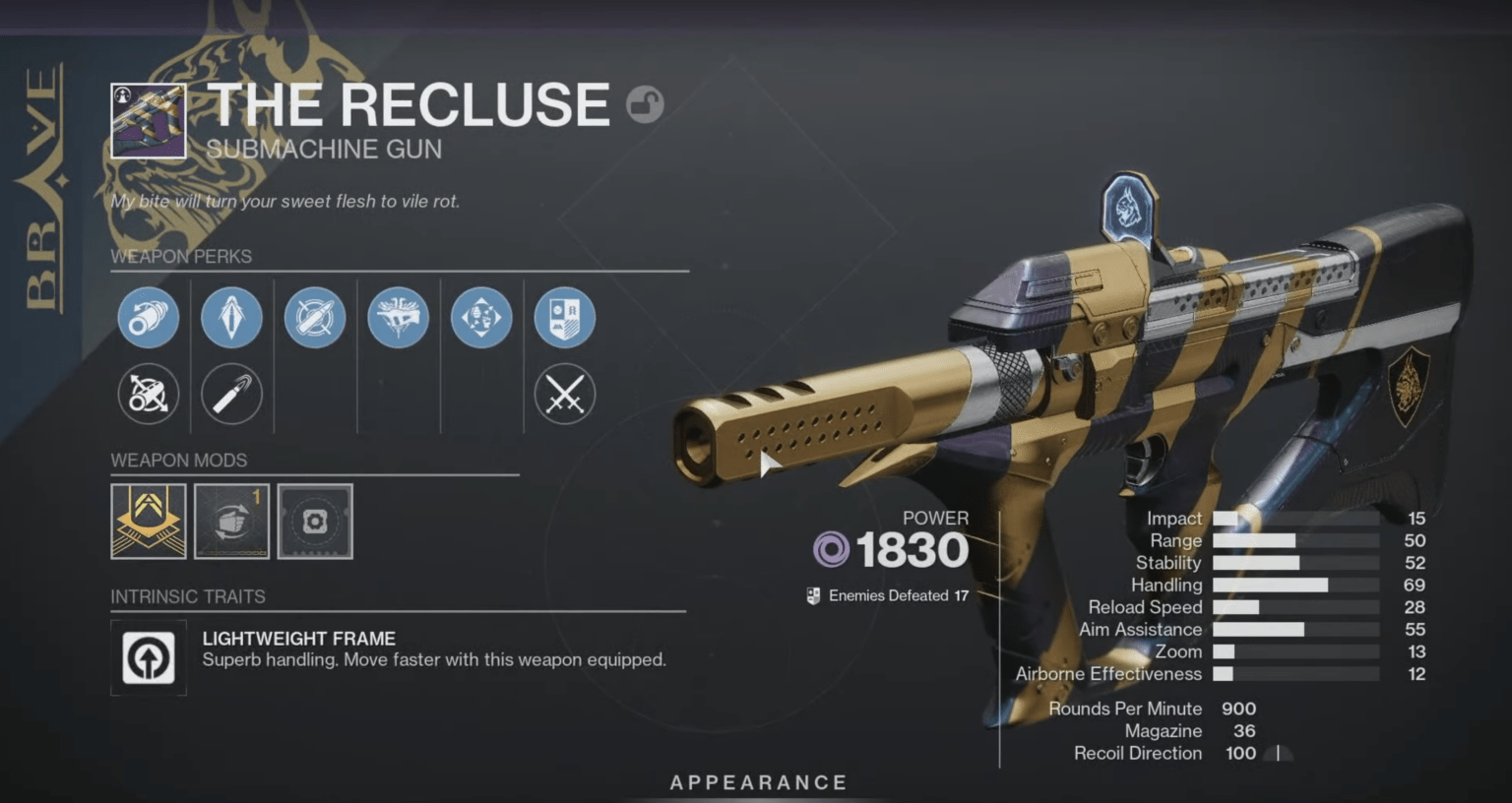This screenshot has height=803, width=1512.
Task: Switch to the Appearance tab
Action: 758,782
